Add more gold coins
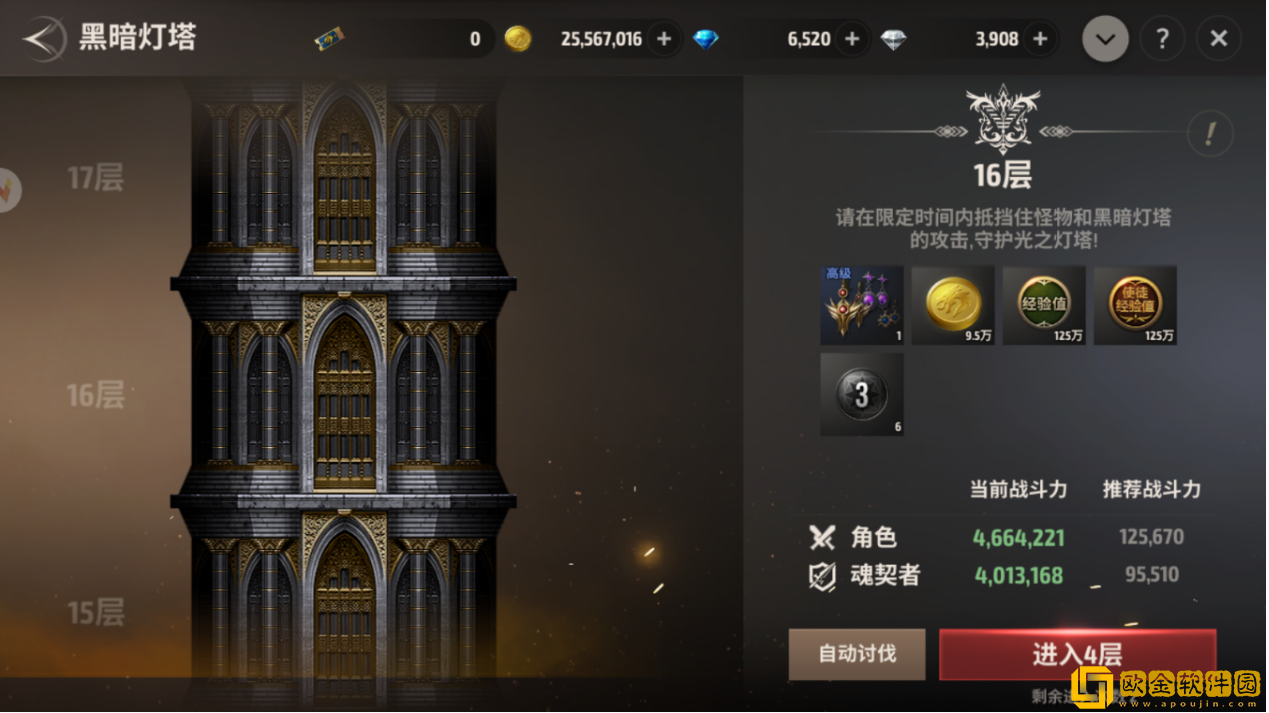 pos(664,39)
